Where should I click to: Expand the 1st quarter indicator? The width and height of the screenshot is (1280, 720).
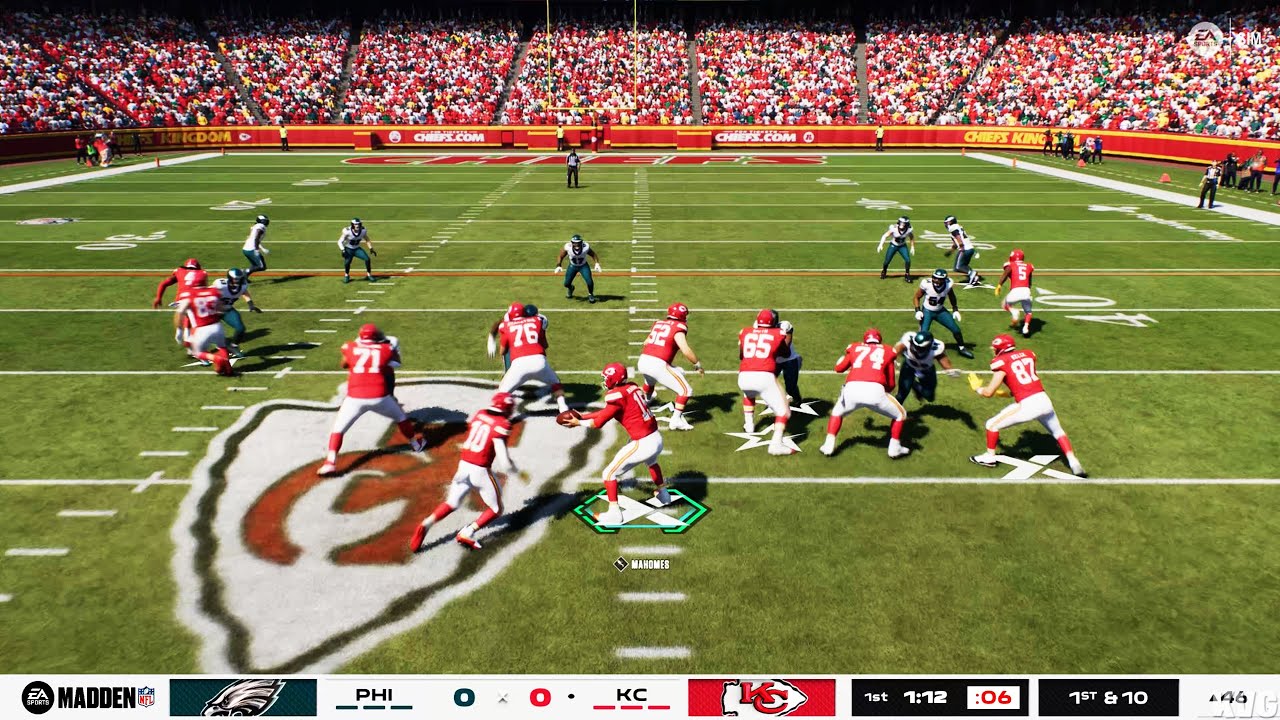875,696
